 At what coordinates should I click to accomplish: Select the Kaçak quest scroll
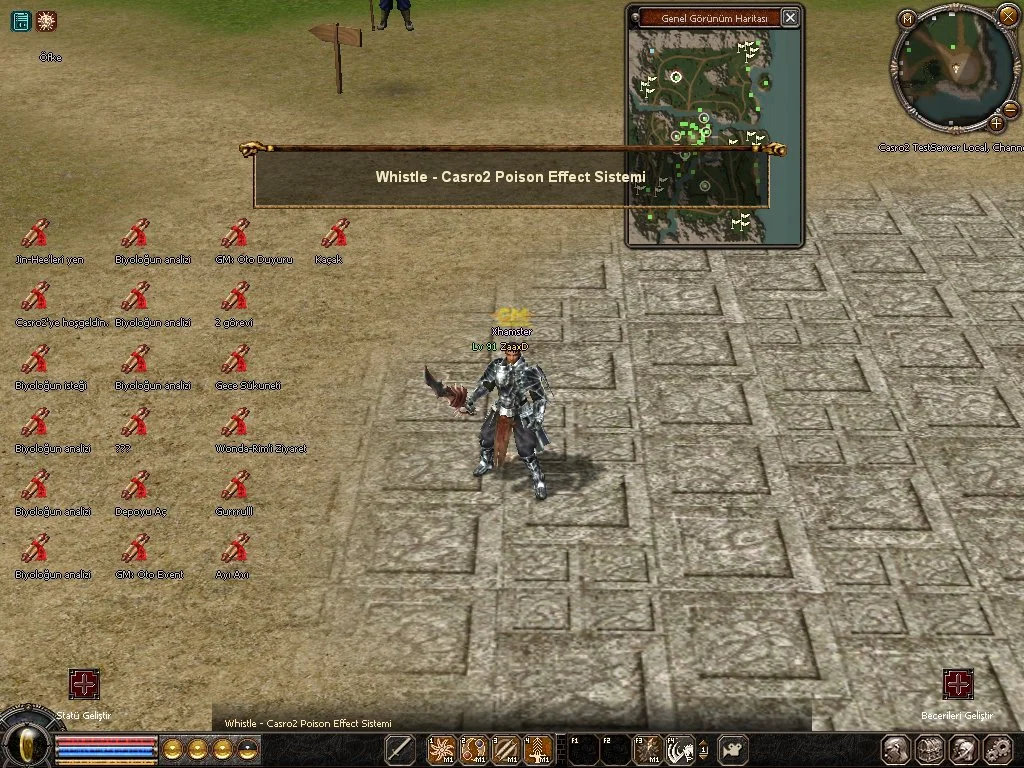[336, 234]
